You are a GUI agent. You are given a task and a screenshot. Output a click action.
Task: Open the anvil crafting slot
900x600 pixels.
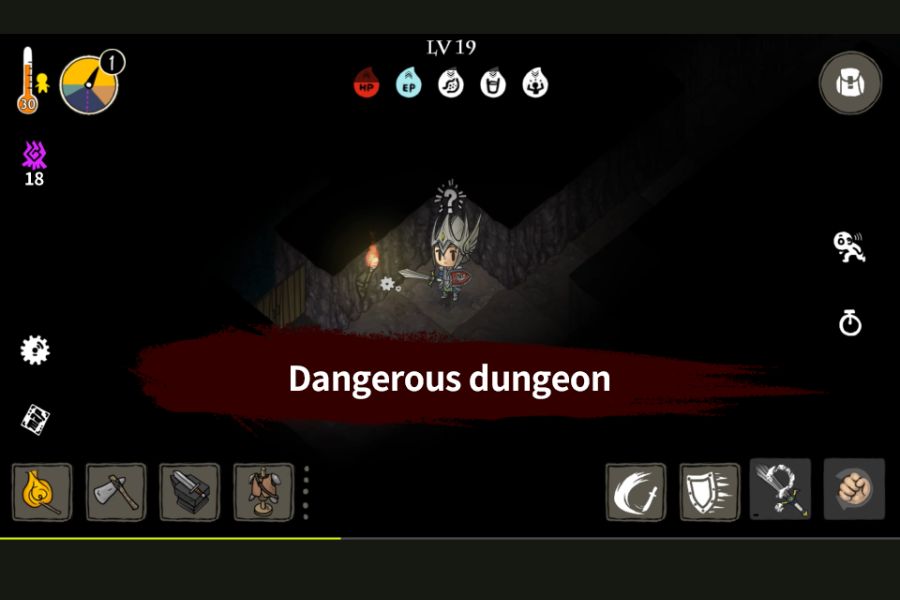[190, 492]
